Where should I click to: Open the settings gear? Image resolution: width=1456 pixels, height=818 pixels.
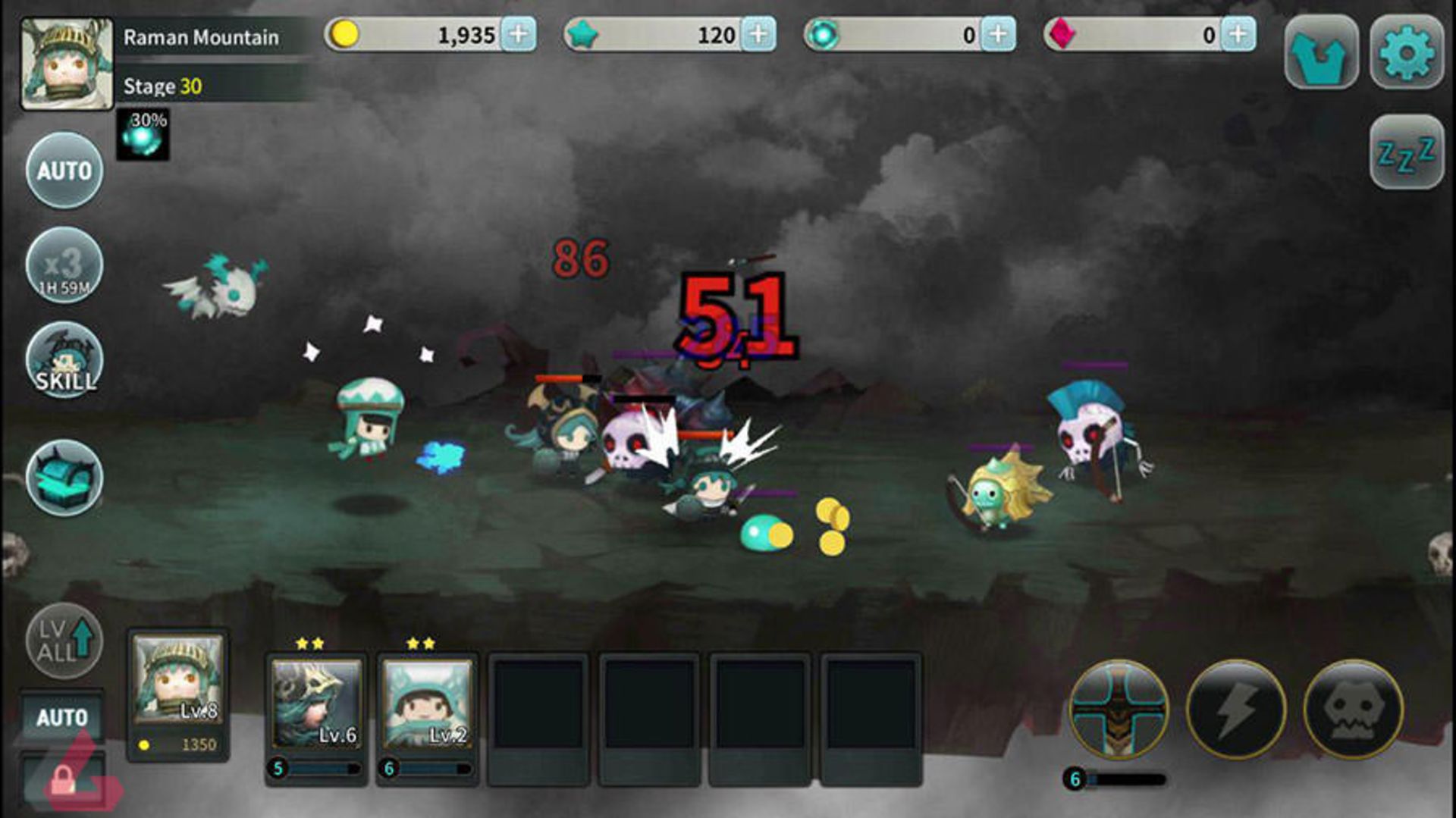click(x=1407, y=49)
